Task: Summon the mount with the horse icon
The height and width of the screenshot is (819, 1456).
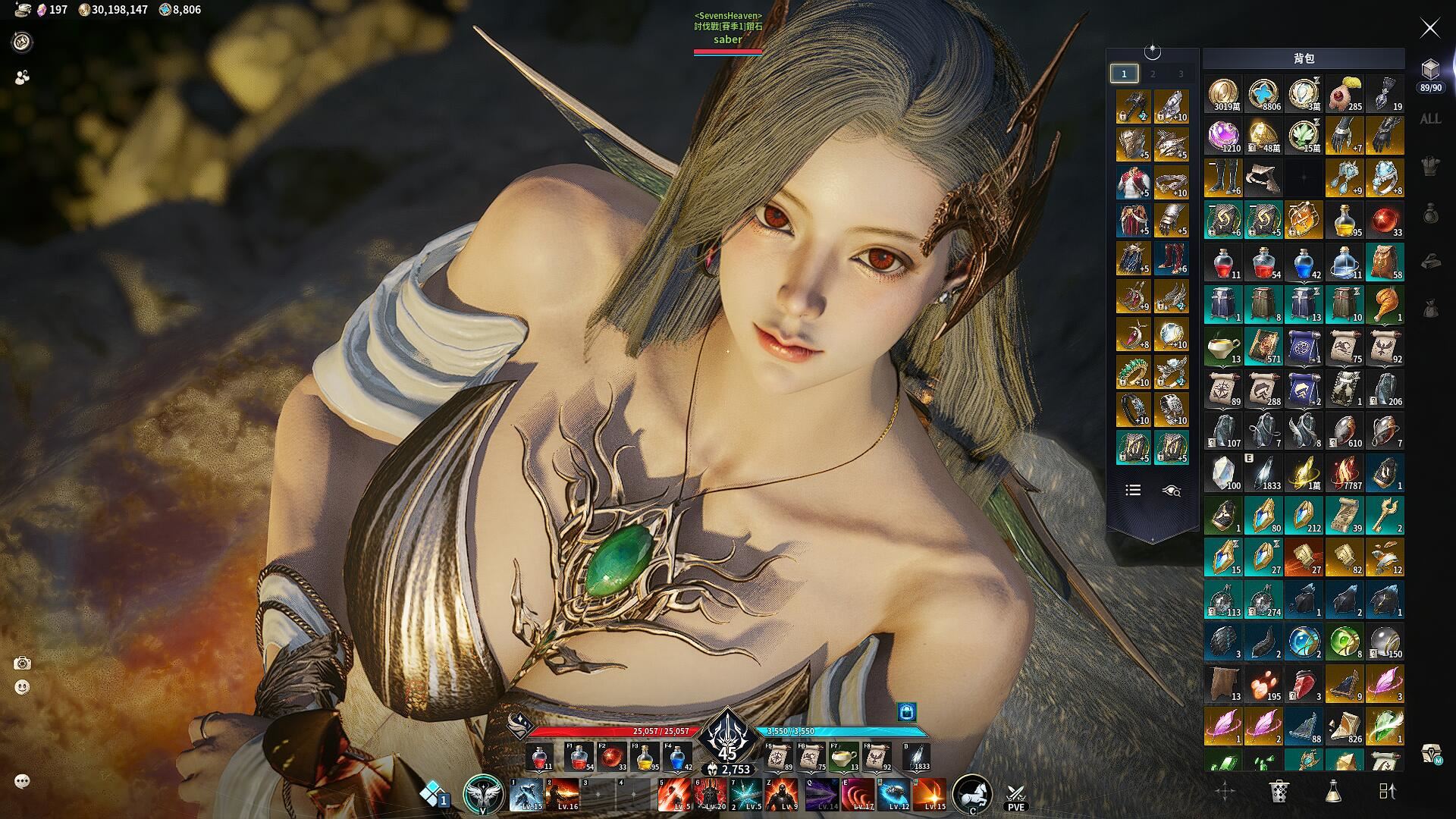Action: (x=971, y=794)
